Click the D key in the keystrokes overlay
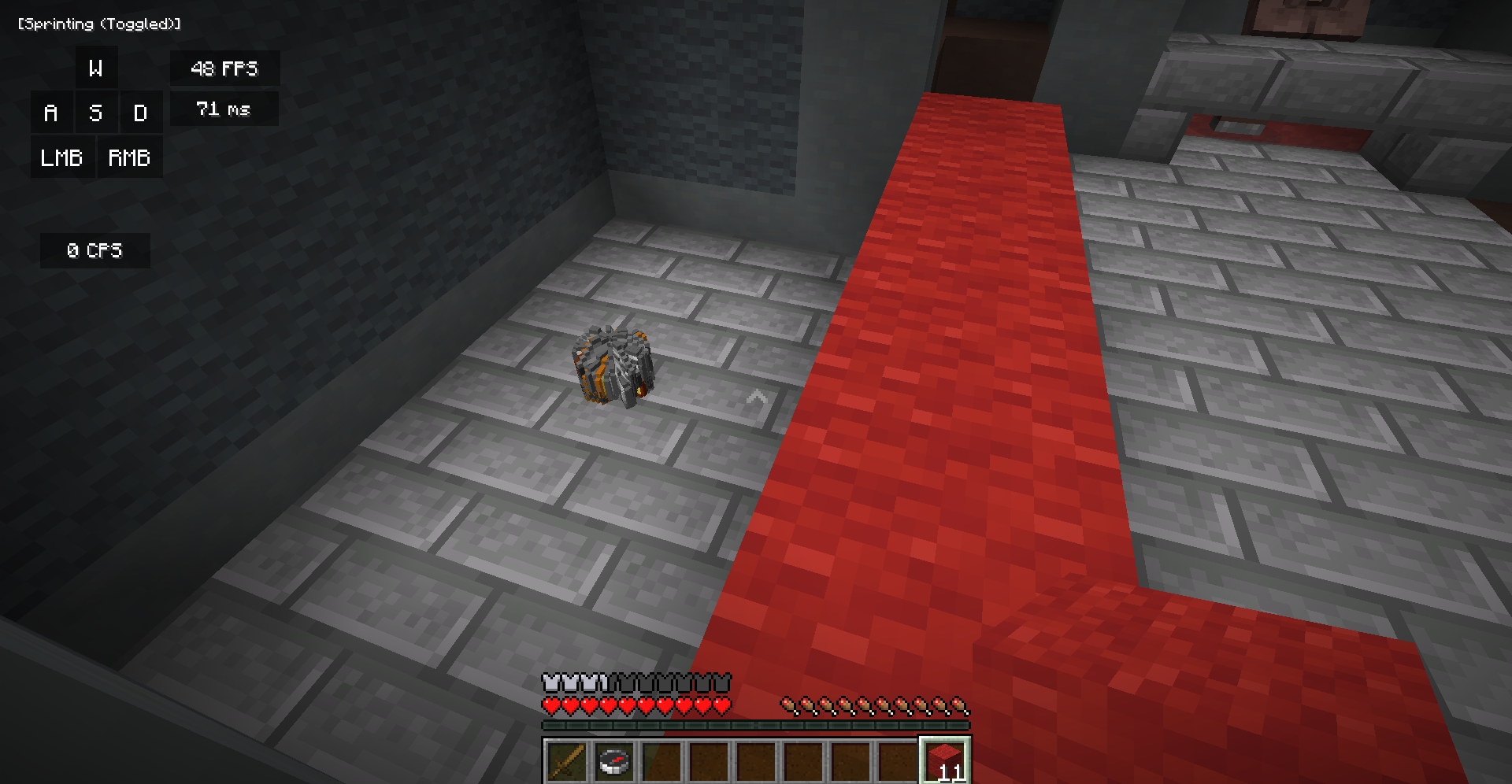The image size is (1512, 784). [142, 113]
